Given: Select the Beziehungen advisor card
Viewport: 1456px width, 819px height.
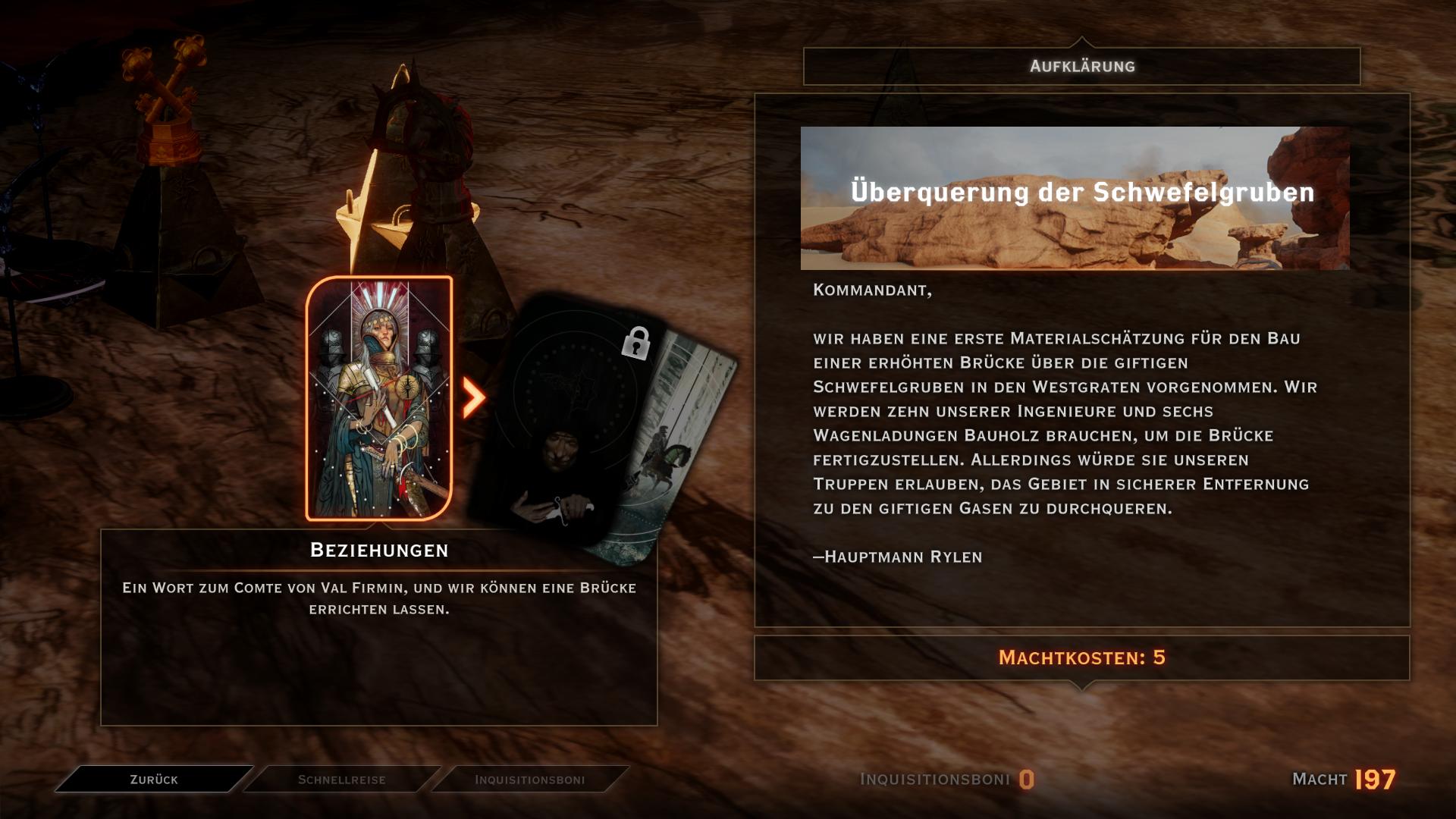Looking at the screenshot, I should point(379,398).
